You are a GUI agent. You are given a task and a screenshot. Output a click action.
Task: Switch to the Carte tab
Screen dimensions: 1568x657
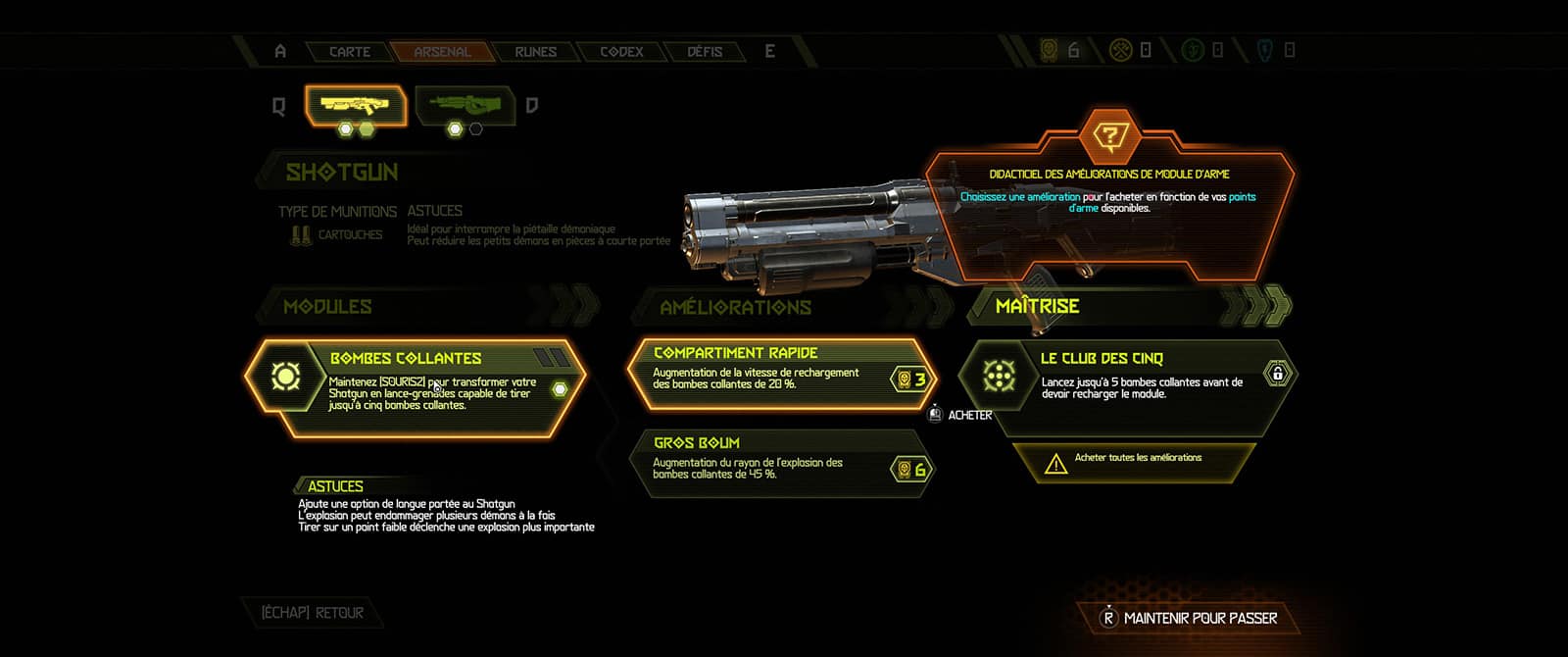coord(349,52)
